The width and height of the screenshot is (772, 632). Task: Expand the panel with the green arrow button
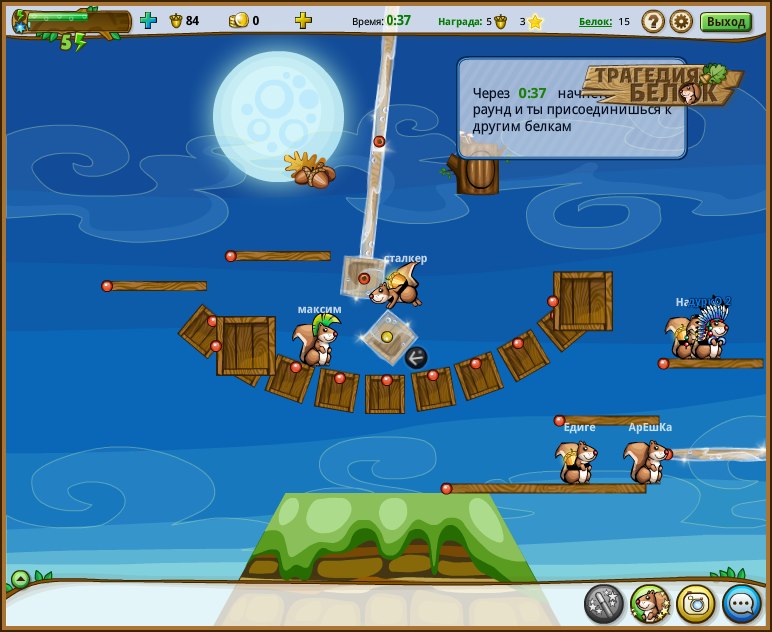(x=20, y=579)
